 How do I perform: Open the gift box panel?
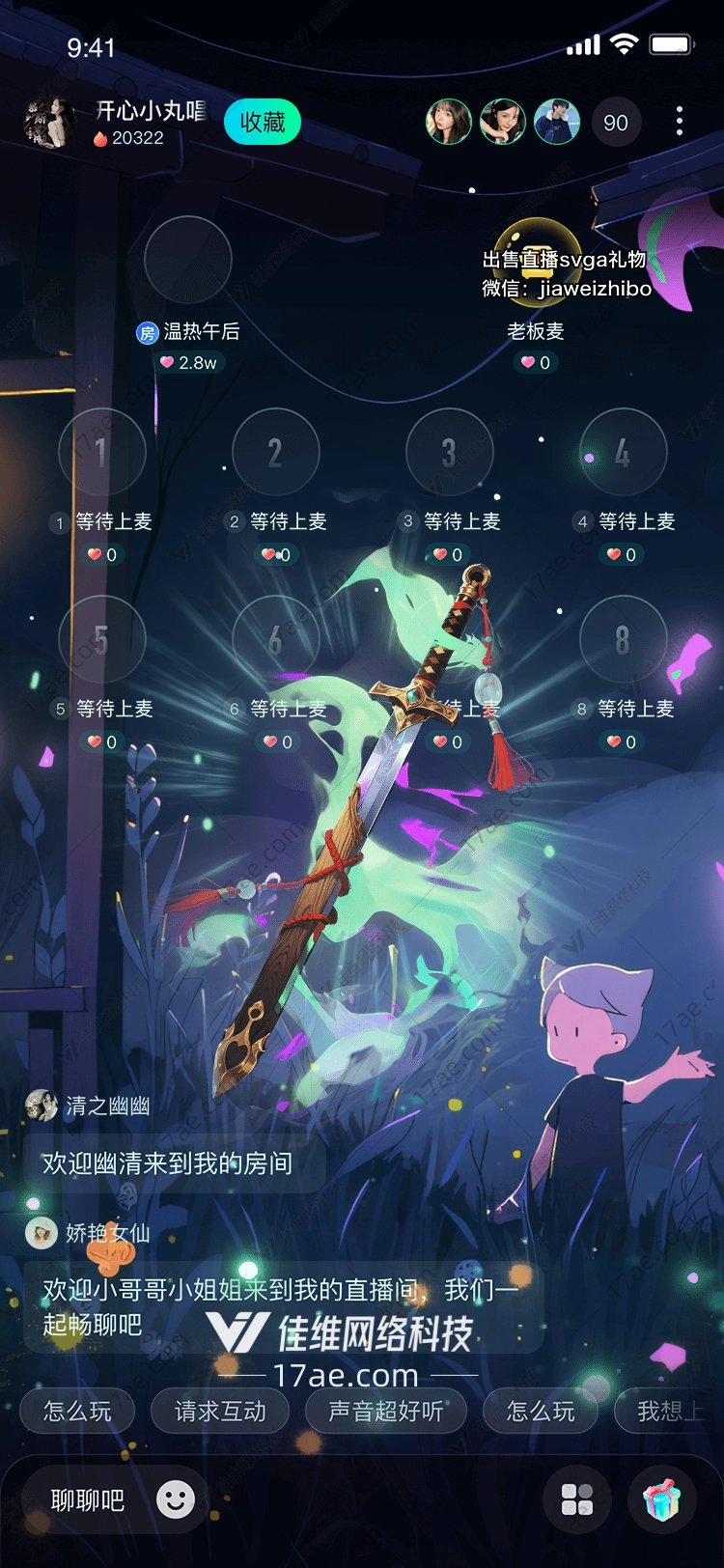tap(662, 1499)
